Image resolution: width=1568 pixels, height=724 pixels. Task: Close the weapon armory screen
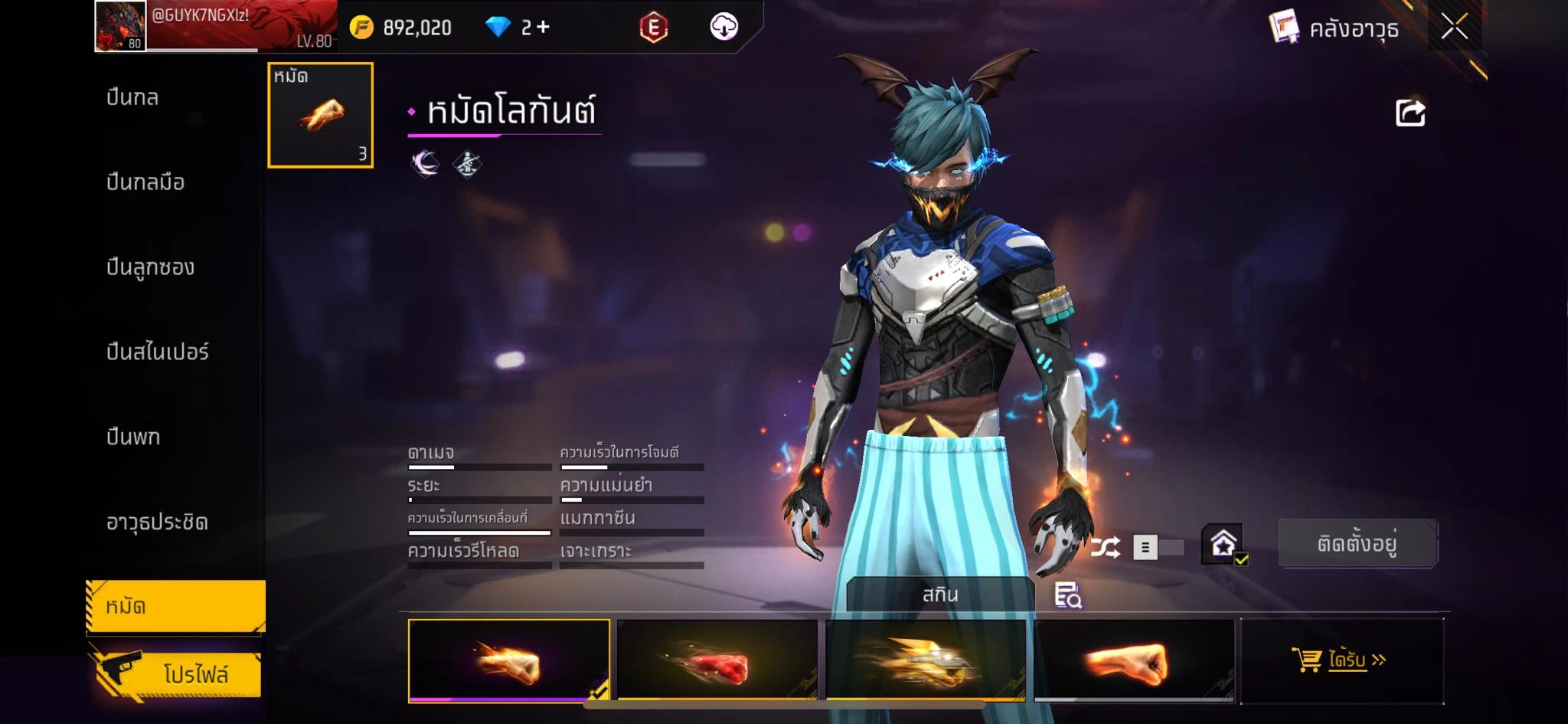[1454, 28]
